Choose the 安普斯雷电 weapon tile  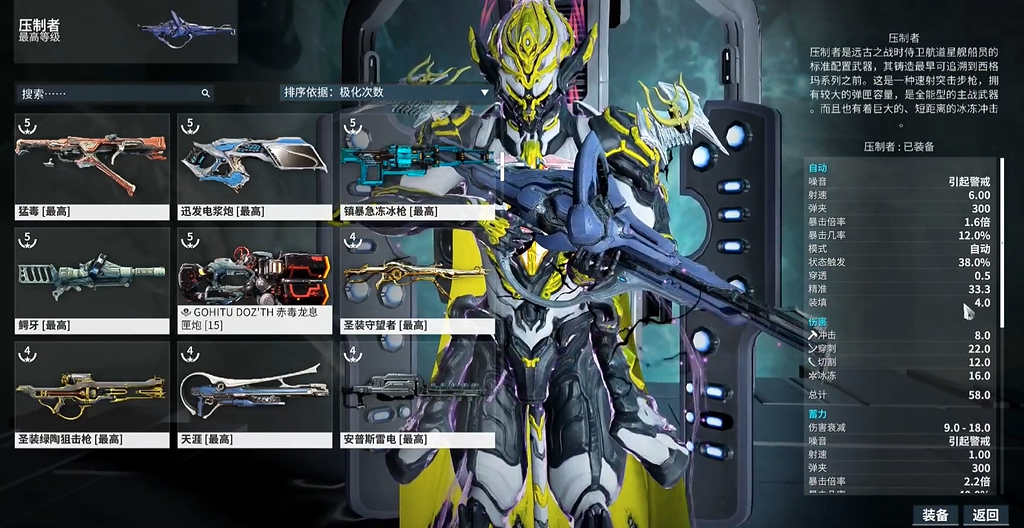tap(418, 394)
